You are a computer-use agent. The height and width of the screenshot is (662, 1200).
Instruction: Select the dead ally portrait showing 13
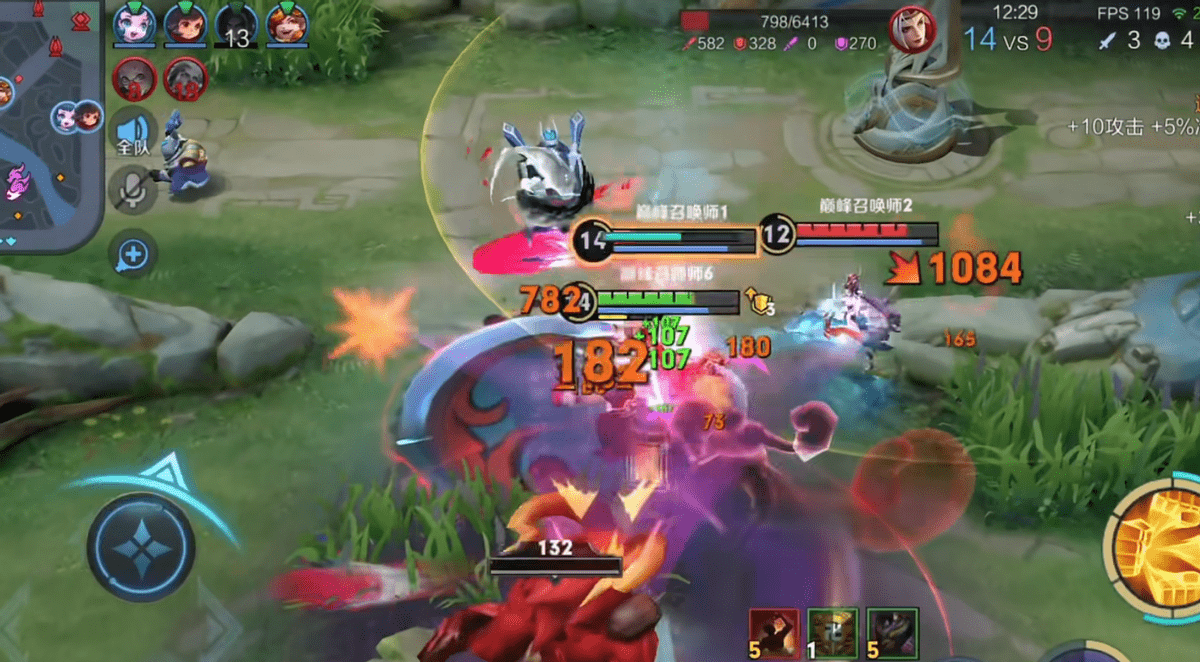235,24
